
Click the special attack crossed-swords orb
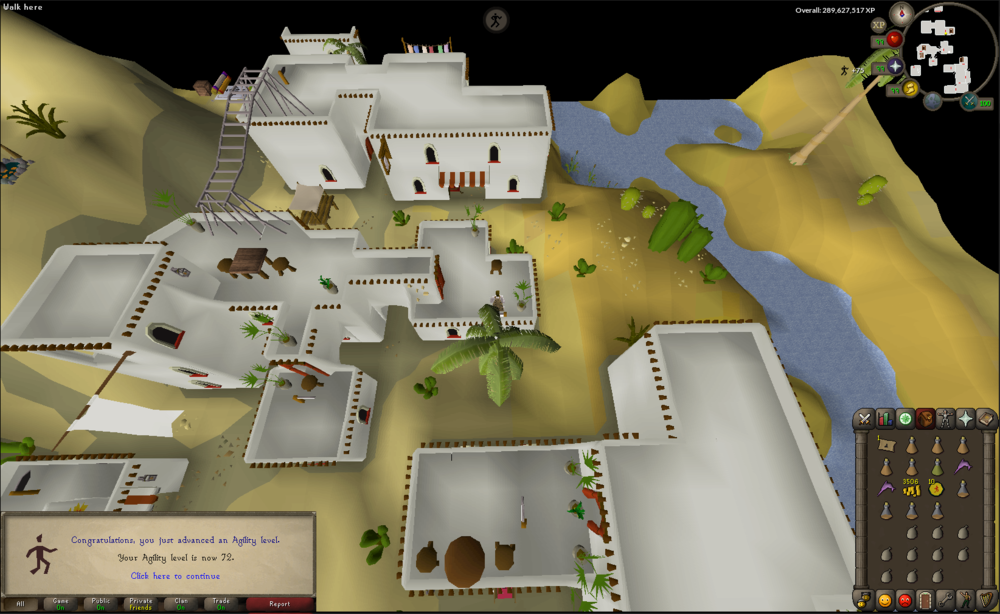(x=969, y=101)
